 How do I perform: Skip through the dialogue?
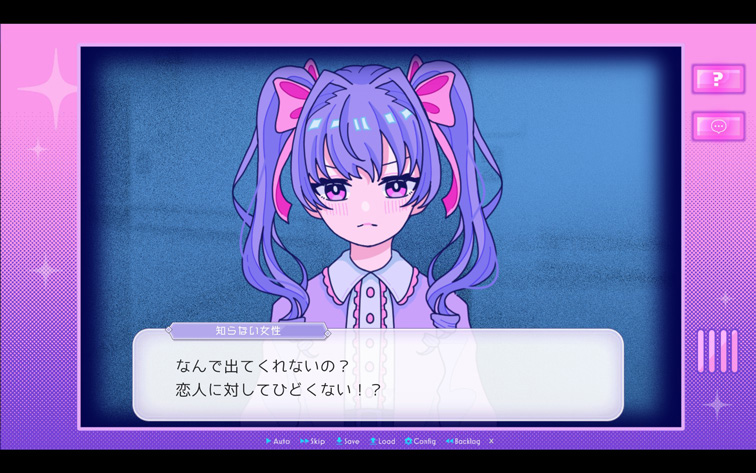[x=313, y=441]
